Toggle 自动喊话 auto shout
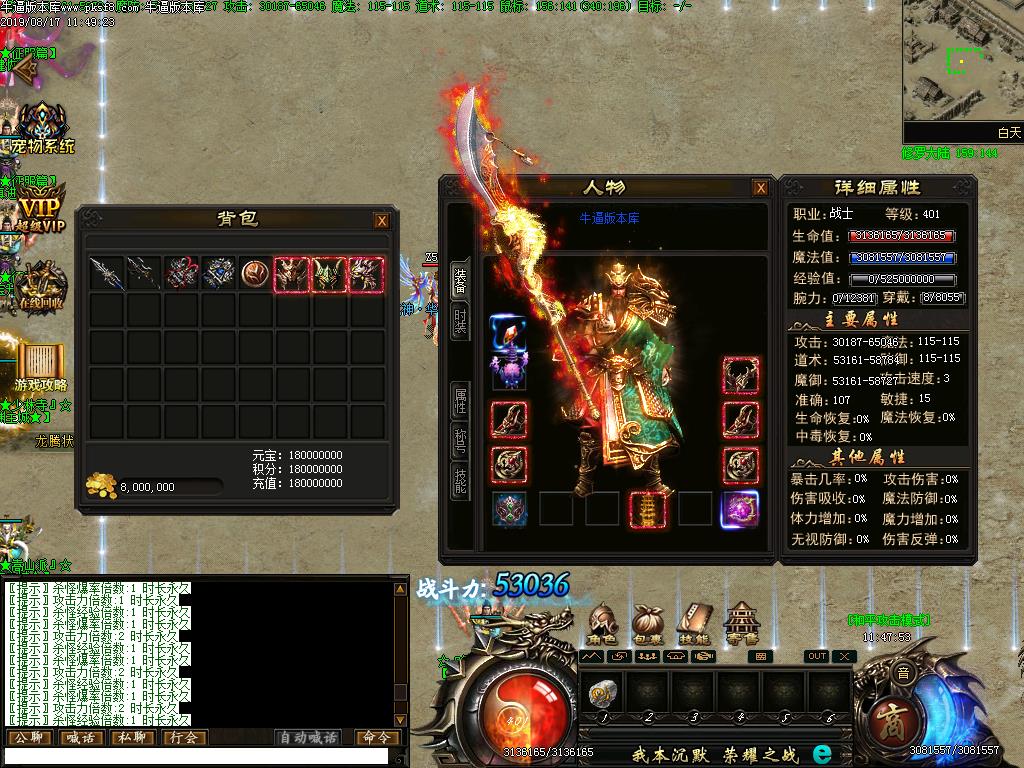Viewport: 1024px width, 768px height. point(308,738)
